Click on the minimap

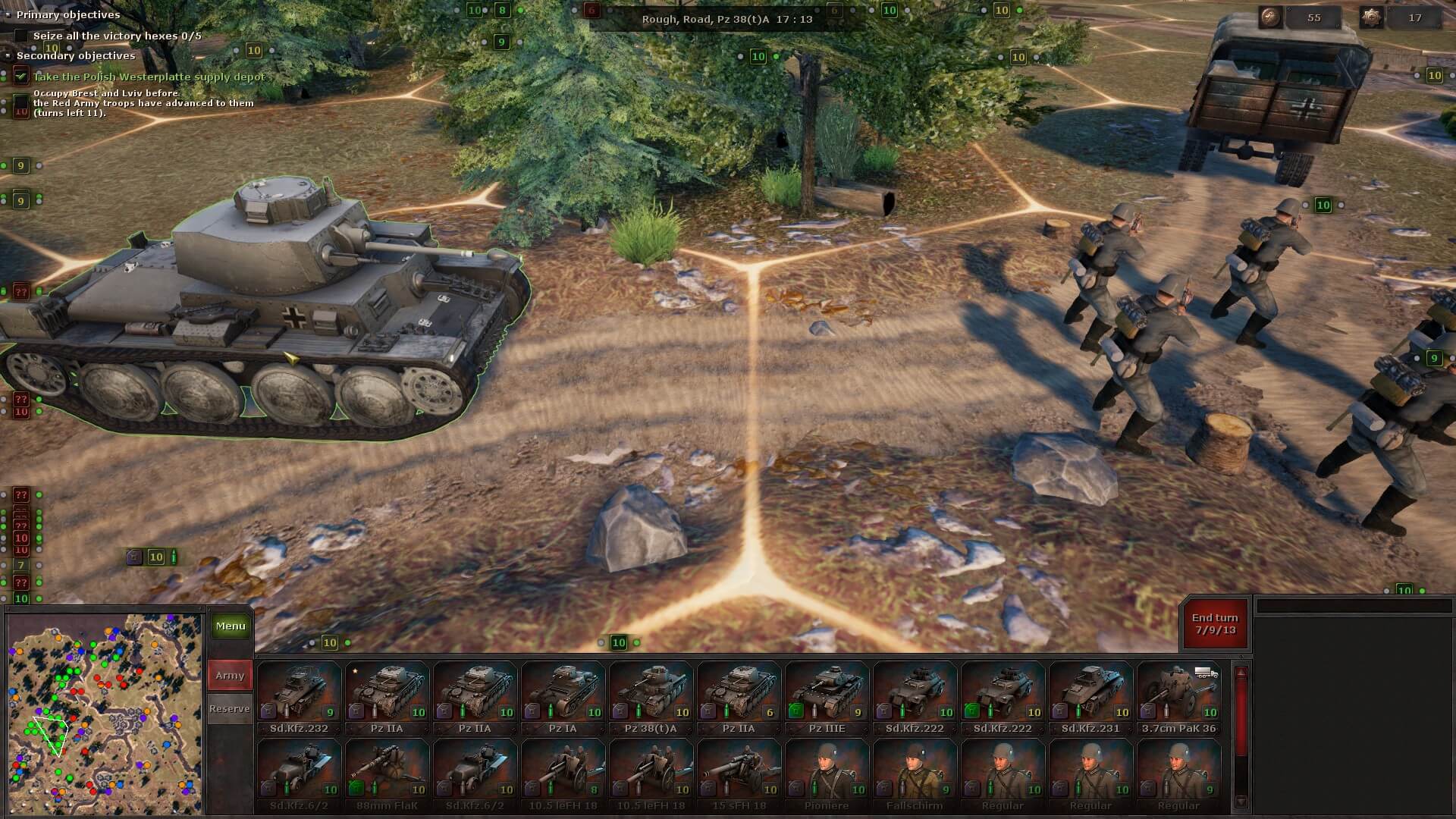105,713
